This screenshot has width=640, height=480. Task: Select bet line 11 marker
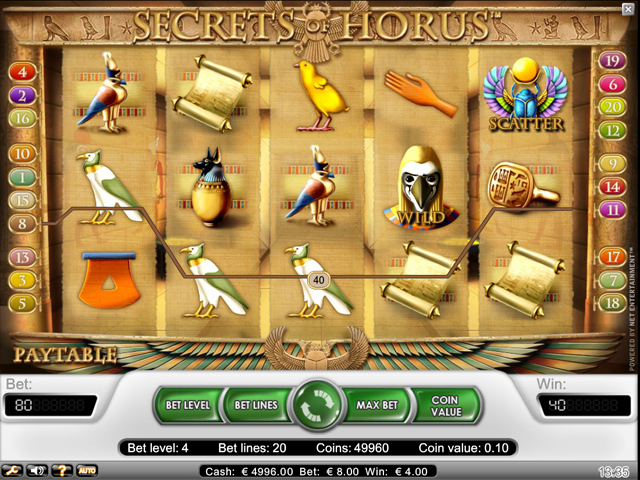(x=610, y=210)
